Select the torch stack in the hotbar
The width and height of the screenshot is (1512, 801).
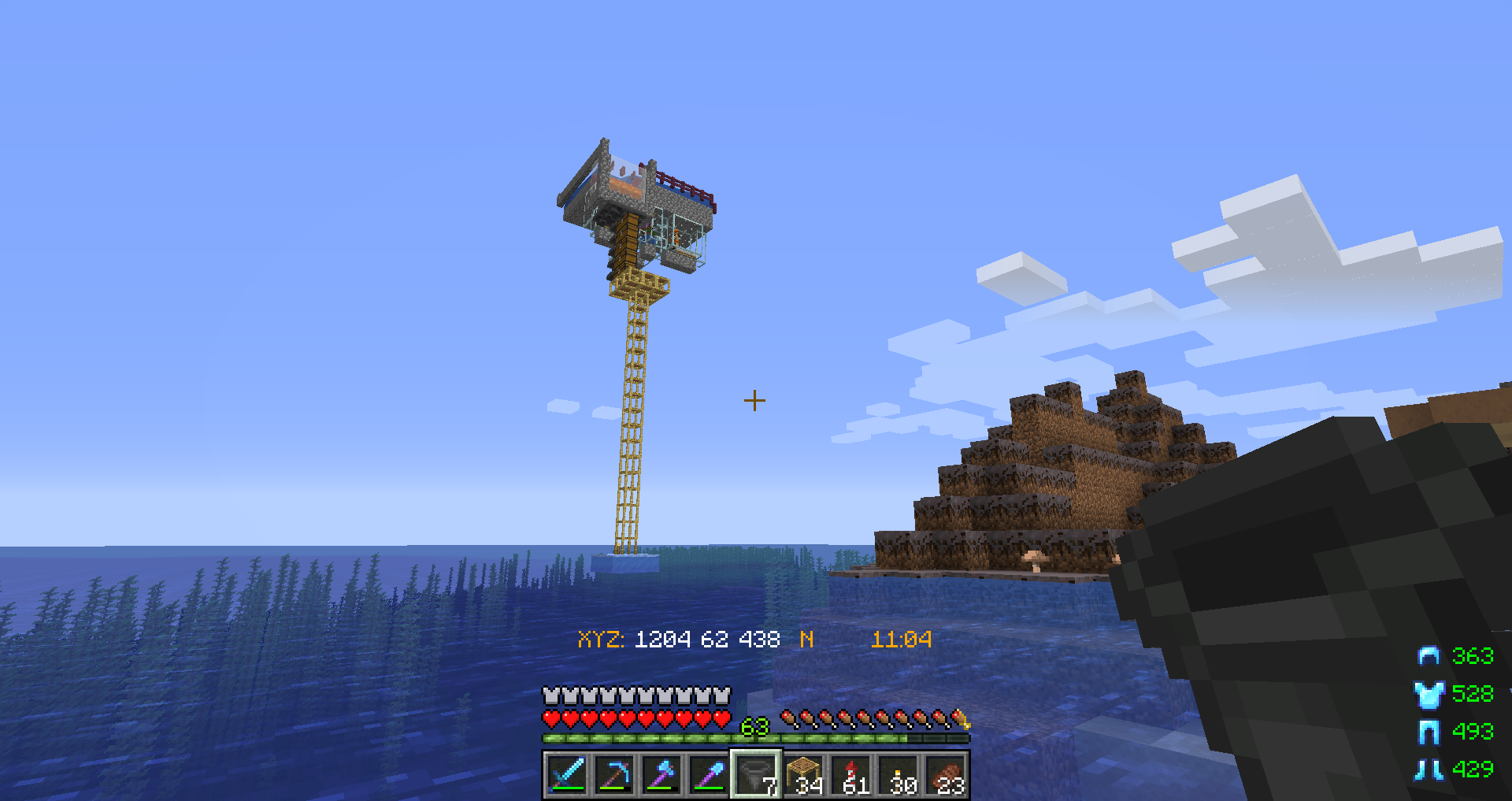click(x=898, y=775)
